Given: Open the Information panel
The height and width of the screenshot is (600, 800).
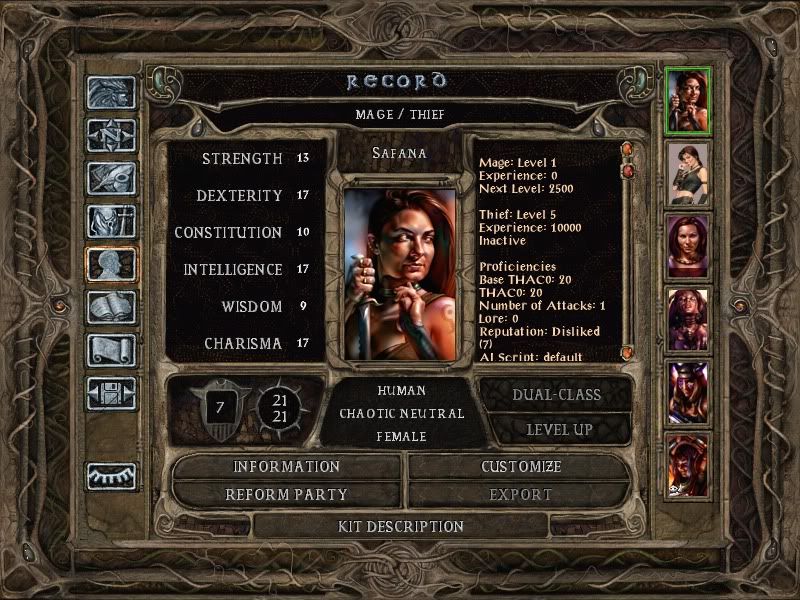Looking at the screenshot, I should (286, 467).
